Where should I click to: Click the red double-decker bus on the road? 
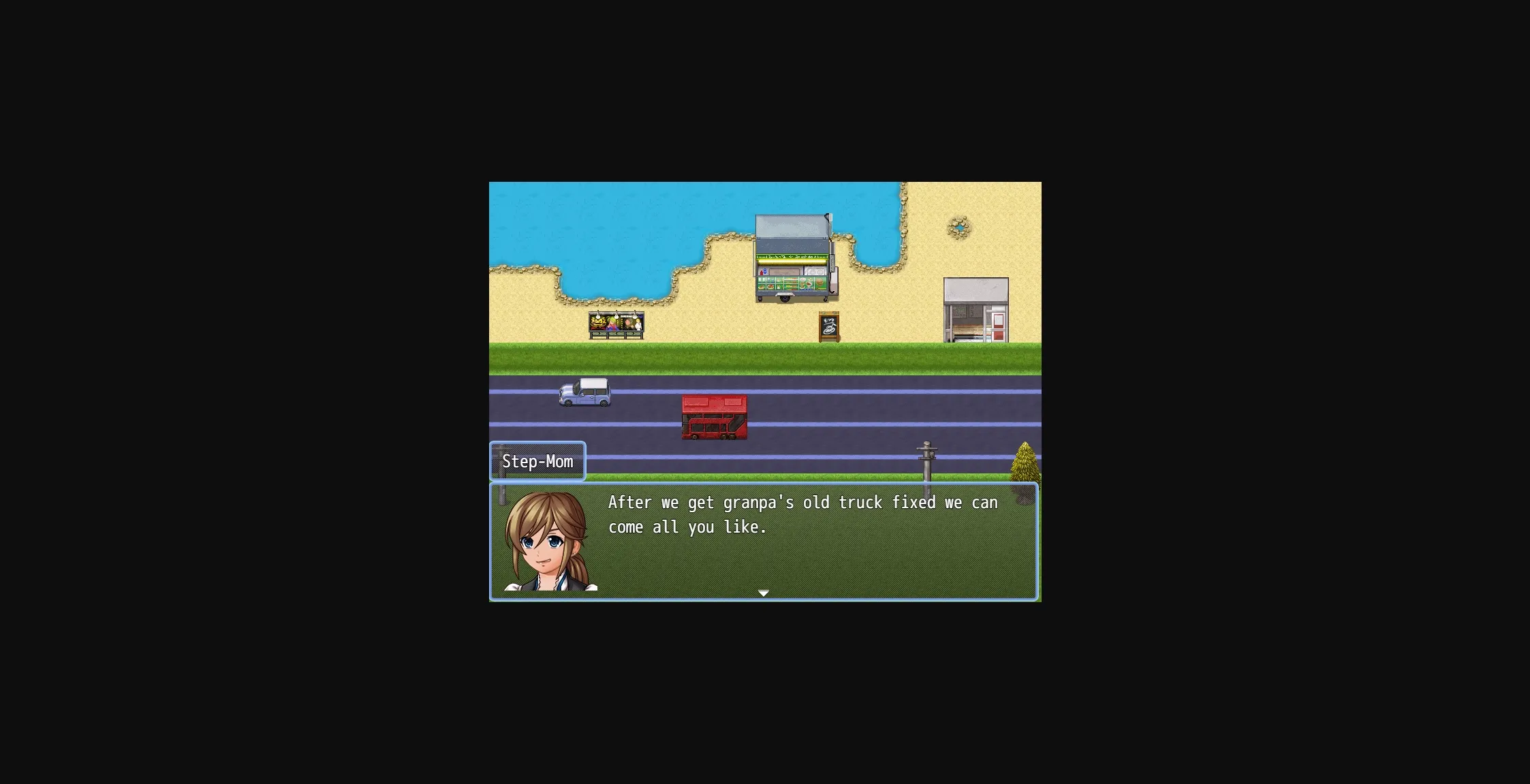point(714,417)
